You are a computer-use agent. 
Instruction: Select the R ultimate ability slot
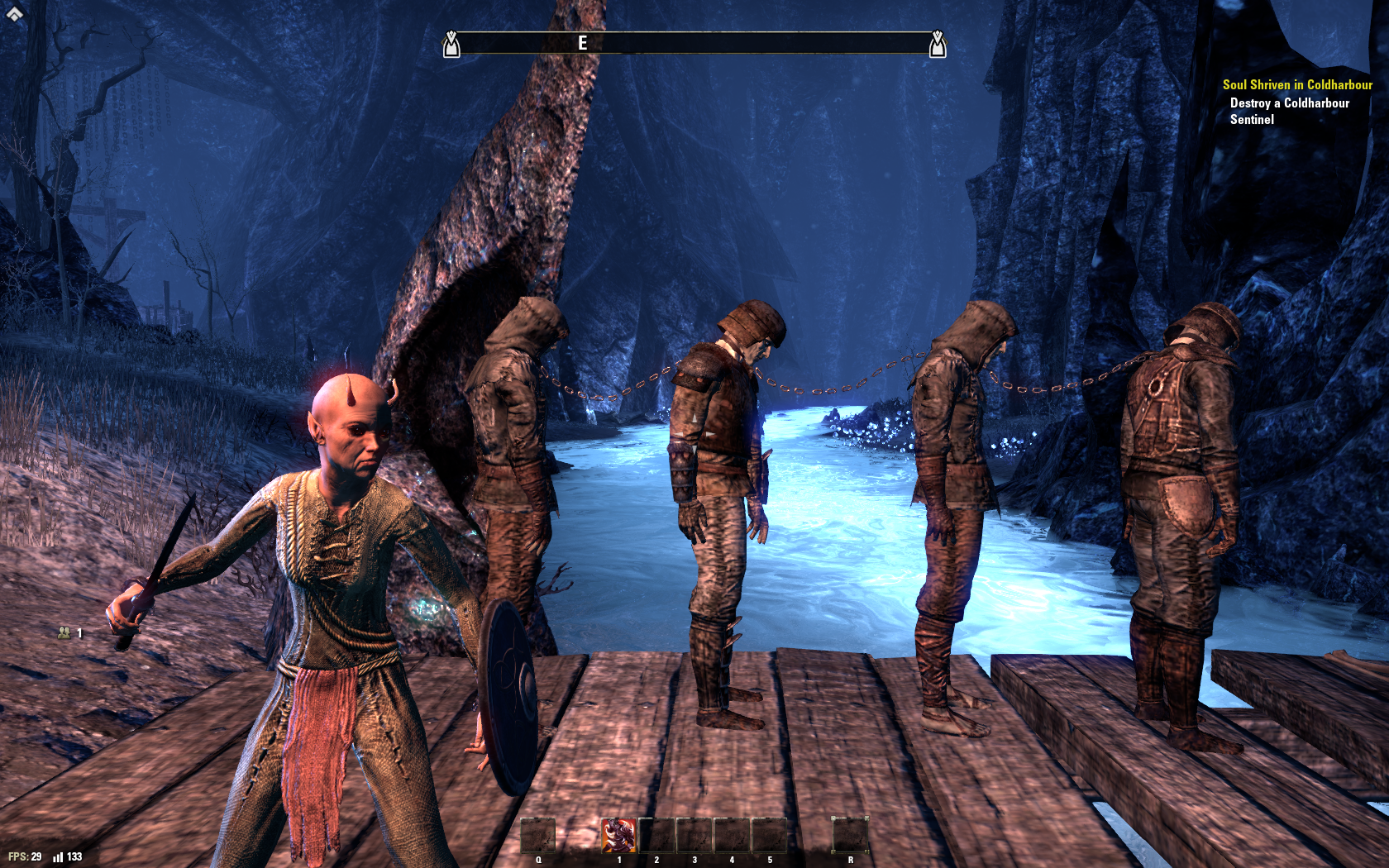point(850,835)
